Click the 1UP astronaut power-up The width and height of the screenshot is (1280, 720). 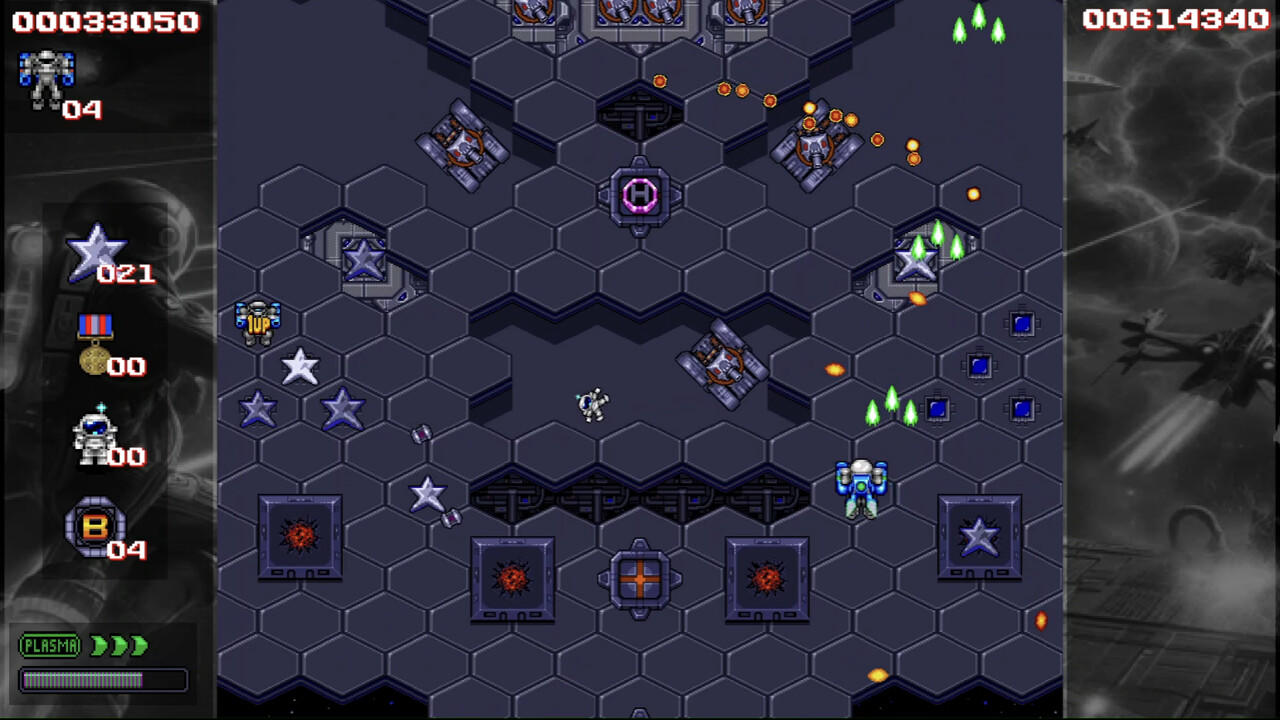coord(258,318)
